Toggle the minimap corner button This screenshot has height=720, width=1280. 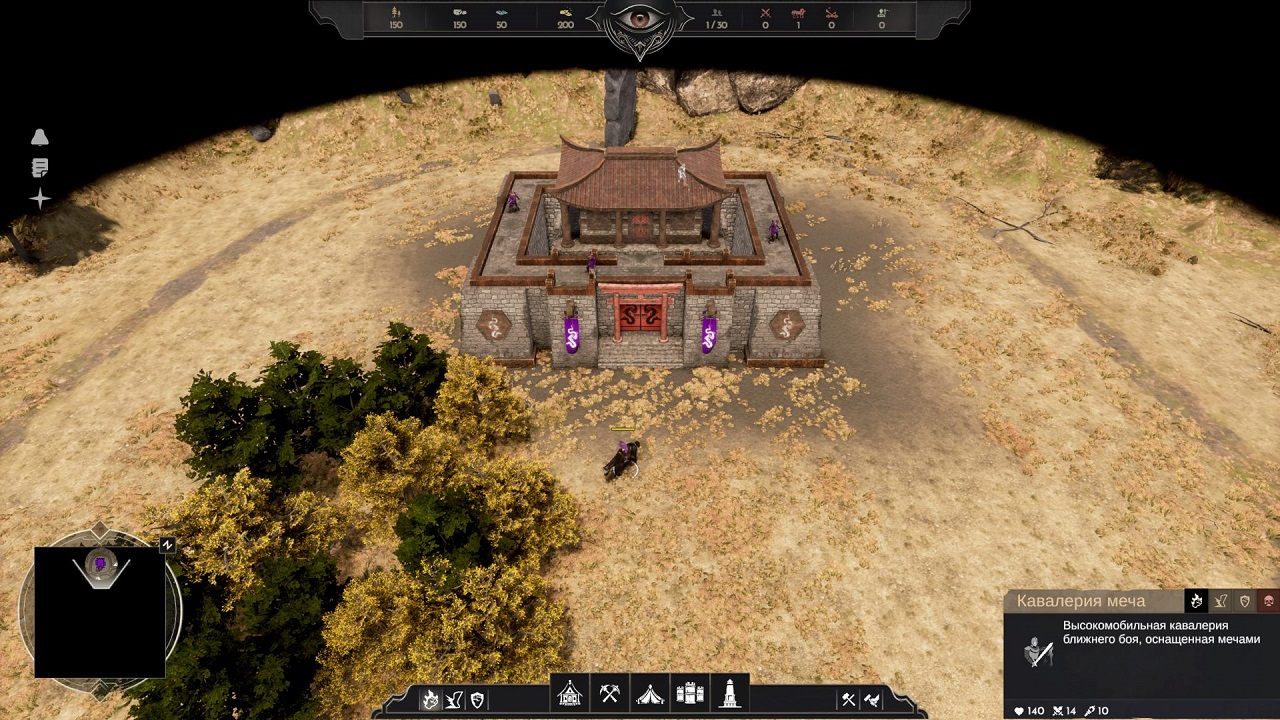pos(167,545)
